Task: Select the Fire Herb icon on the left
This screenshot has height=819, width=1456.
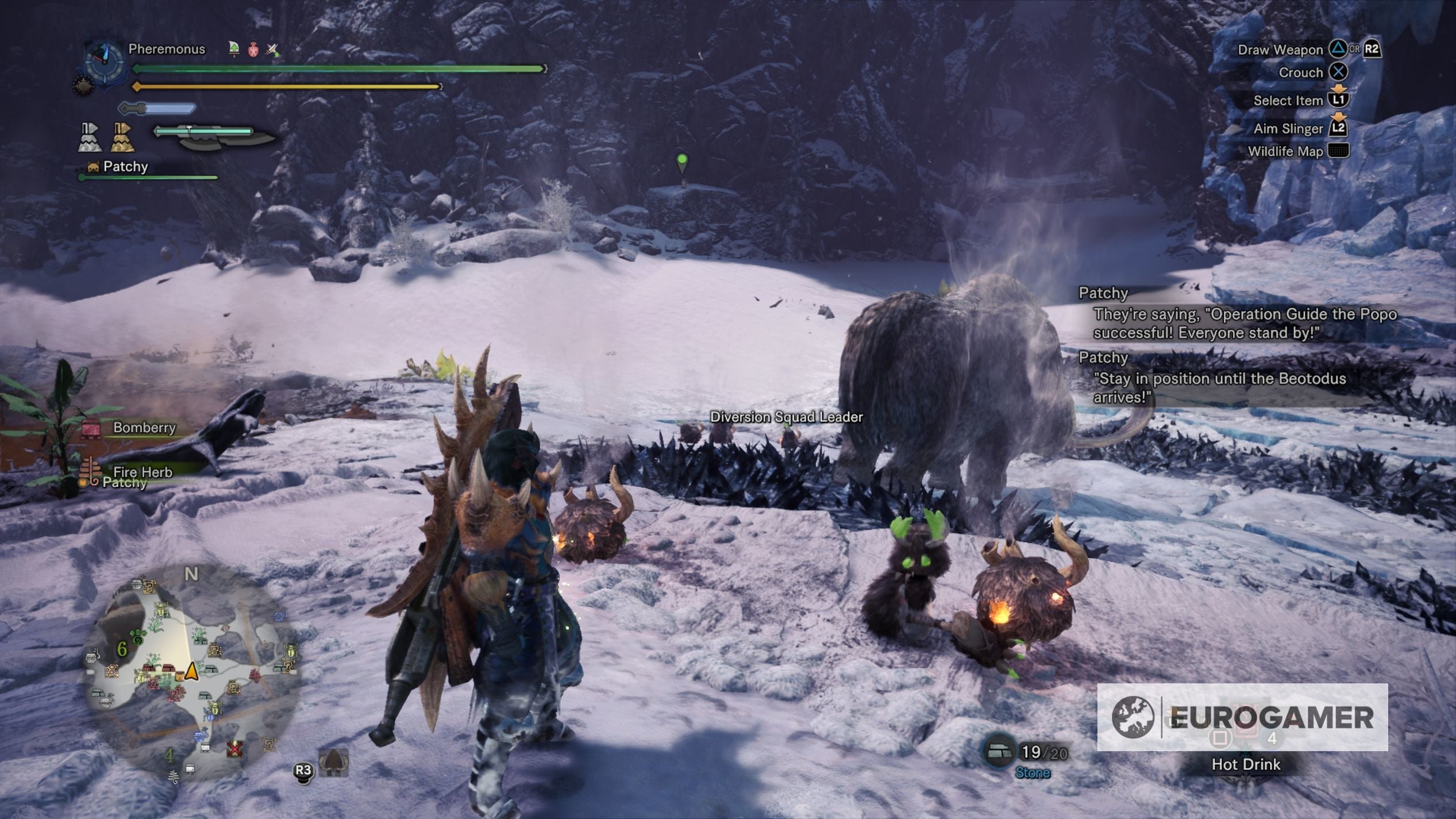Action: coord(90,470)
